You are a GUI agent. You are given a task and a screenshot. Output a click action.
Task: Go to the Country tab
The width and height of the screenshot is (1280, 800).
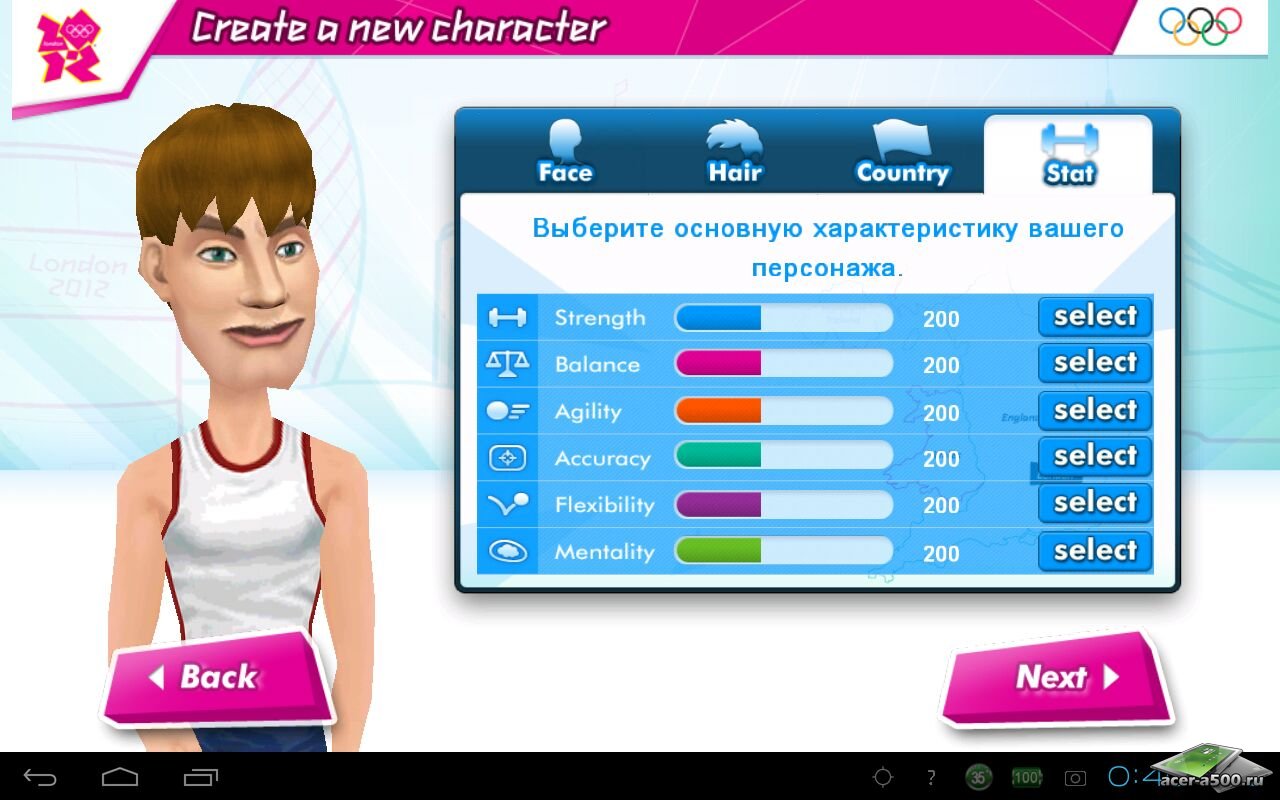pos(902,155)
